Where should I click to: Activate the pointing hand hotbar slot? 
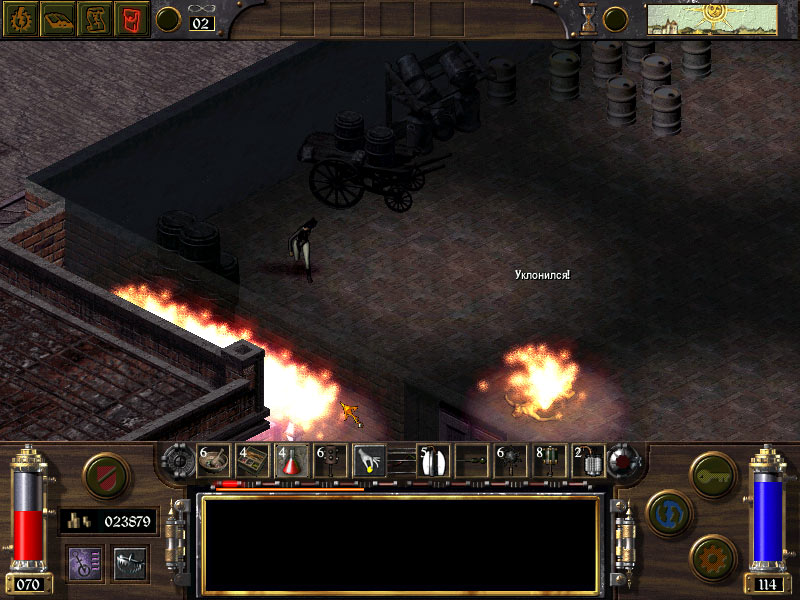click(x=370, y=461)
